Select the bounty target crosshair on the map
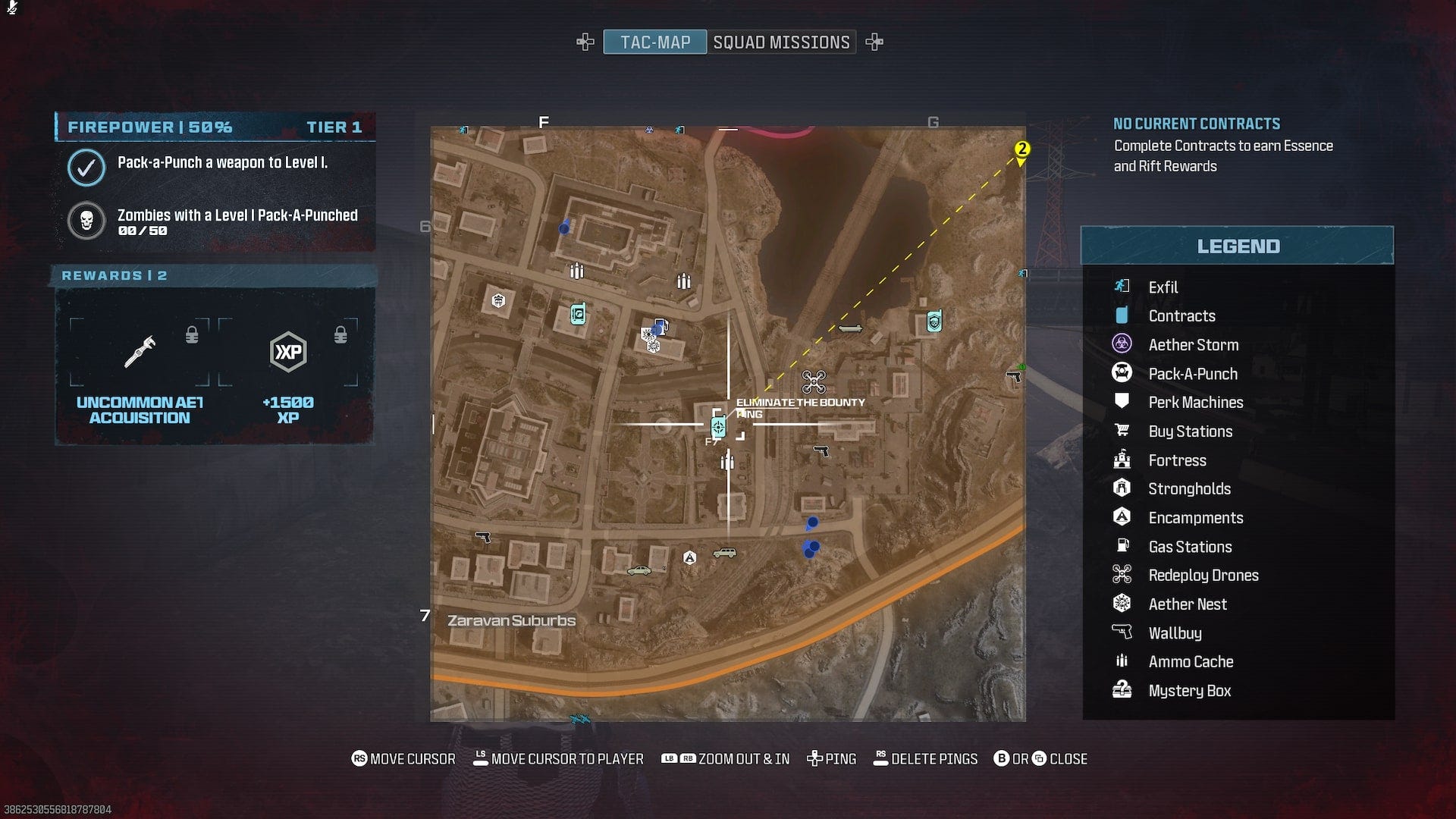 717,428
